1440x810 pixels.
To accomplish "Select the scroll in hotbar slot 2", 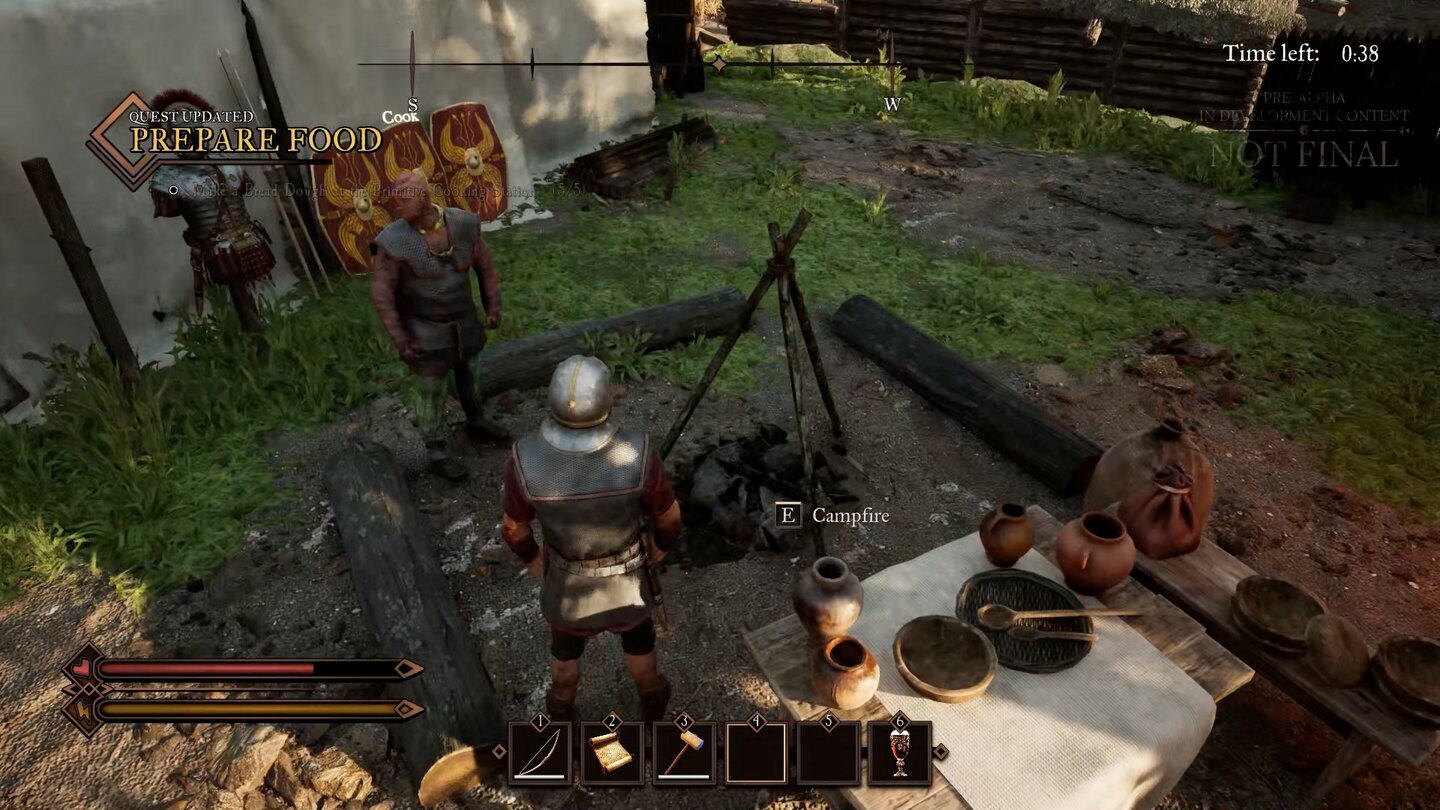I will pos(612,752).
